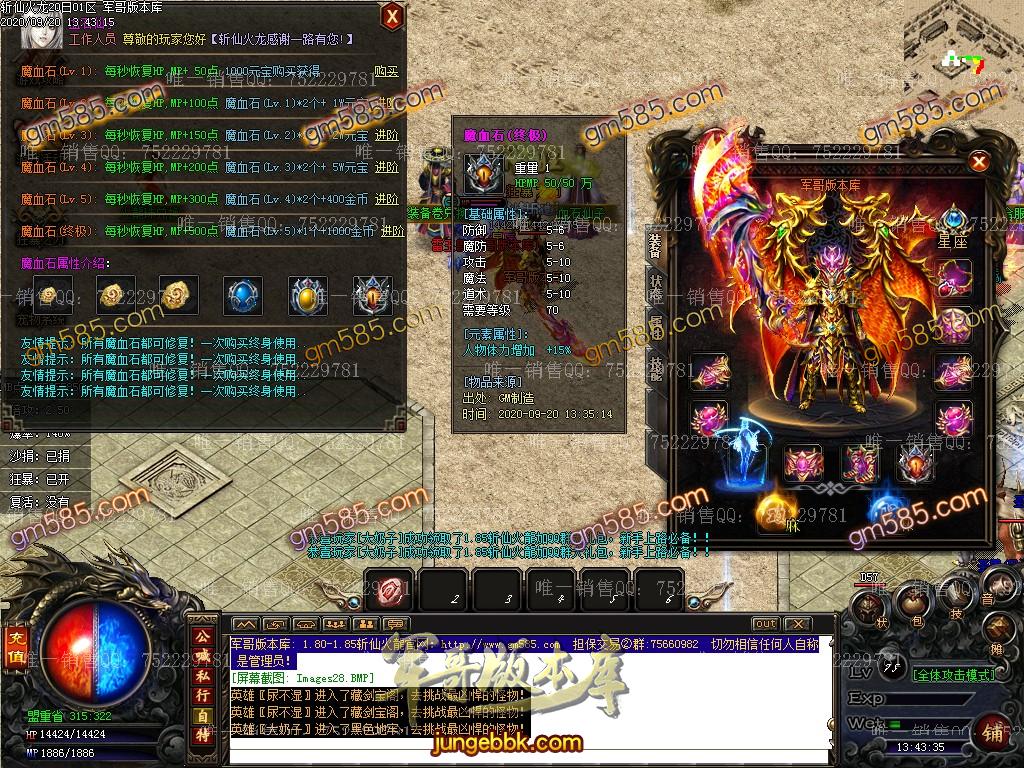Viewport: 1024px width, 768px height.
Task: Close the 魔血石 NPC dialogue window
Action: [x=392, y=16]
